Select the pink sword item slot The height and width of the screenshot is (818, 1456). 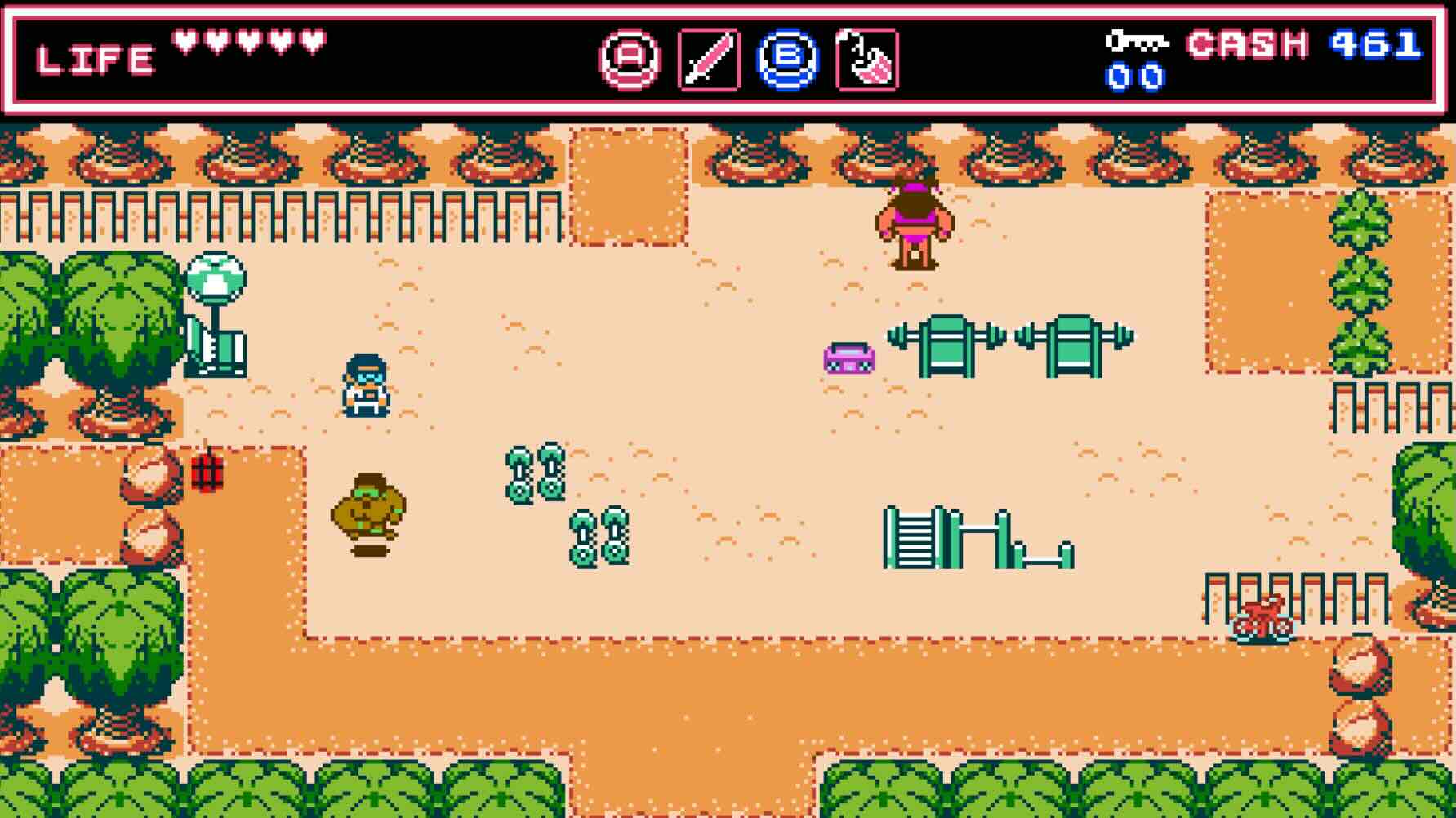tap(709, 60)
